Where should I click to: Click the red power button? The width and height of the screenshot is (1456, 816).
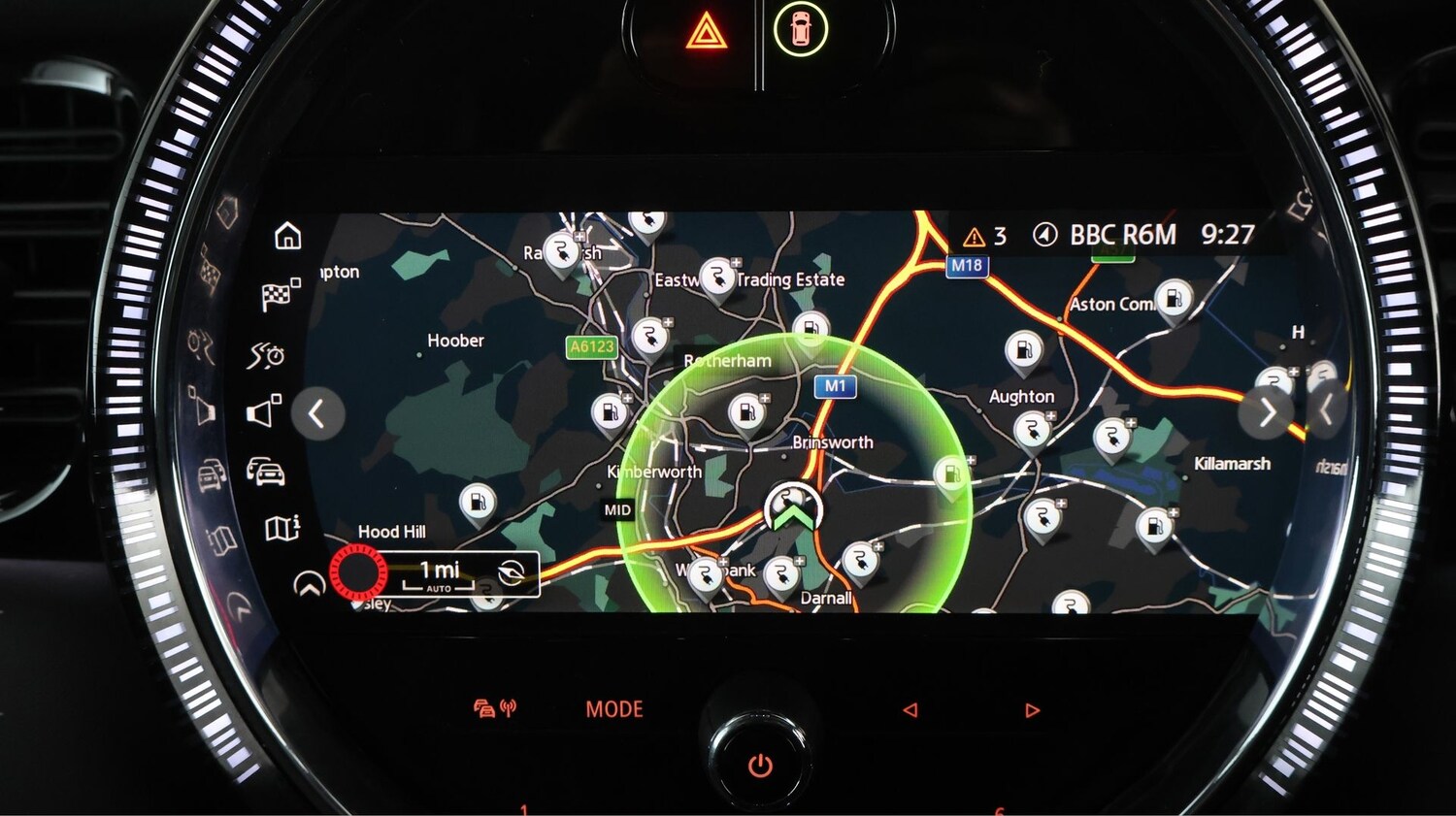(760, 766)
